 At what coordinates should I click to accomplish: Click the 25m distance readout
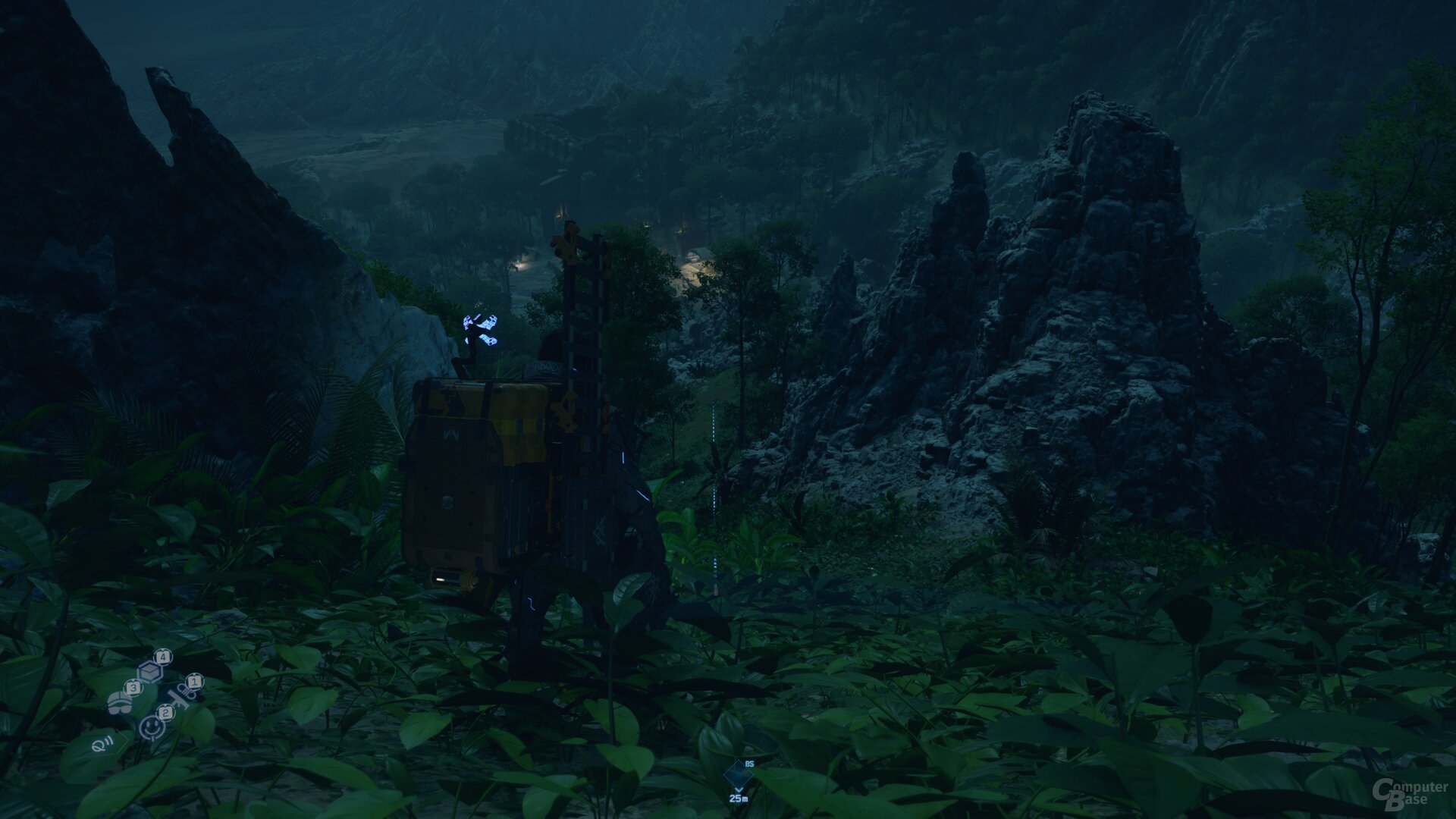pos(739,799)
